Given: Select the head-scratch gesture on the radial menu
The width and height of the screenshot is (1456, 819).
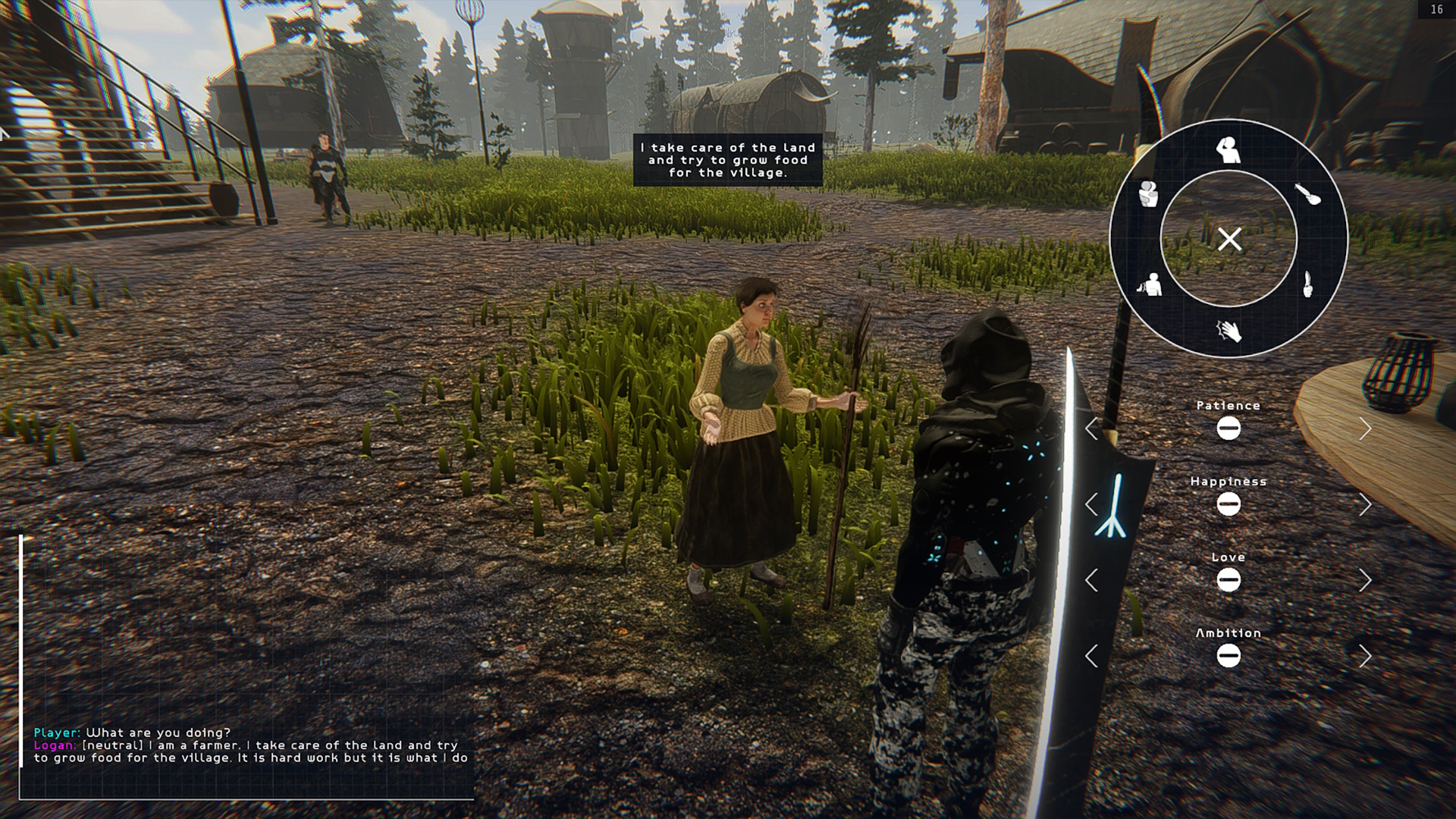Looking at the screenshot, I should [x=1228, y=150].
